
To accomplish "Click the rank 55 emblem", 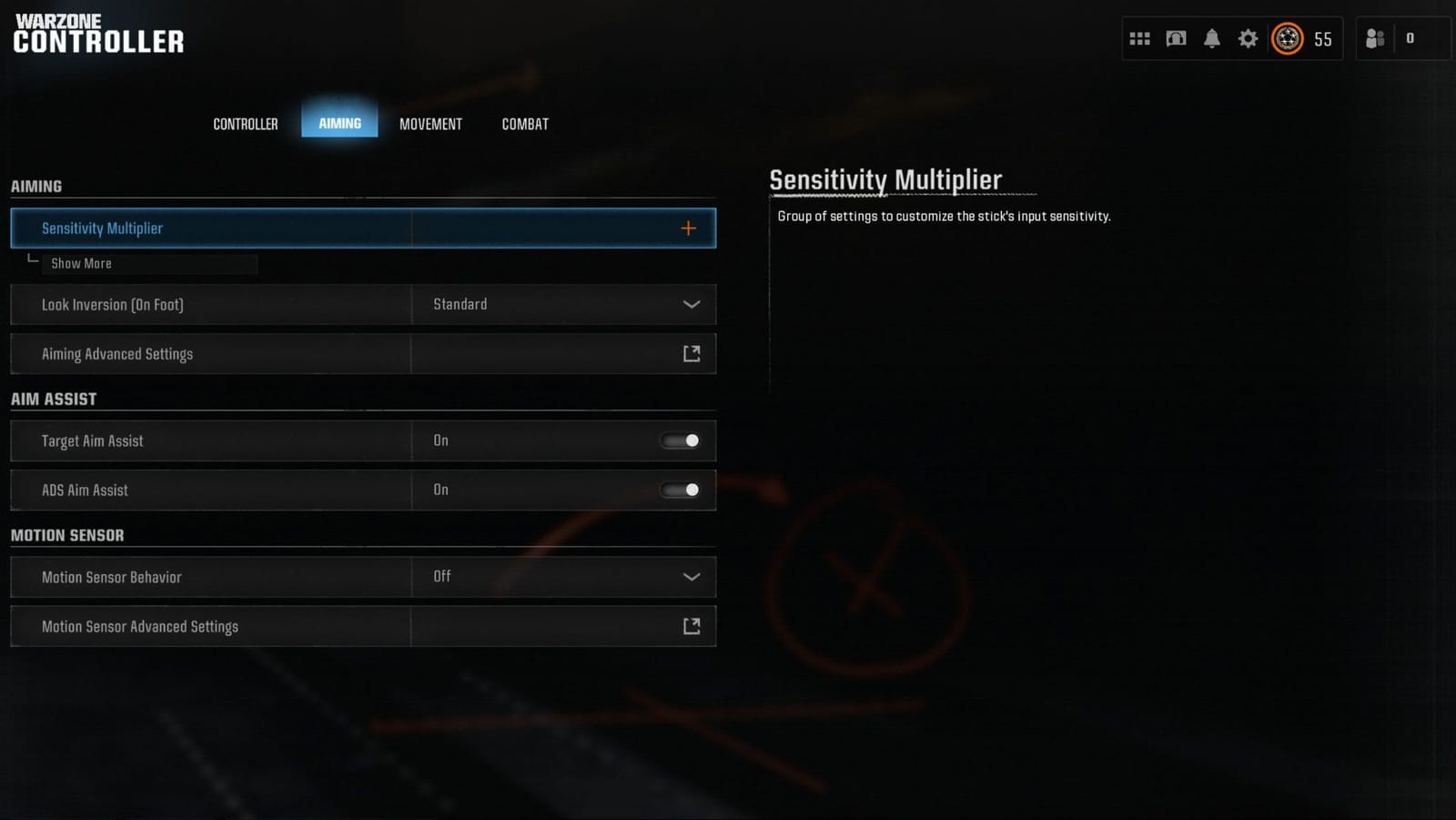I will point(1287,38).
